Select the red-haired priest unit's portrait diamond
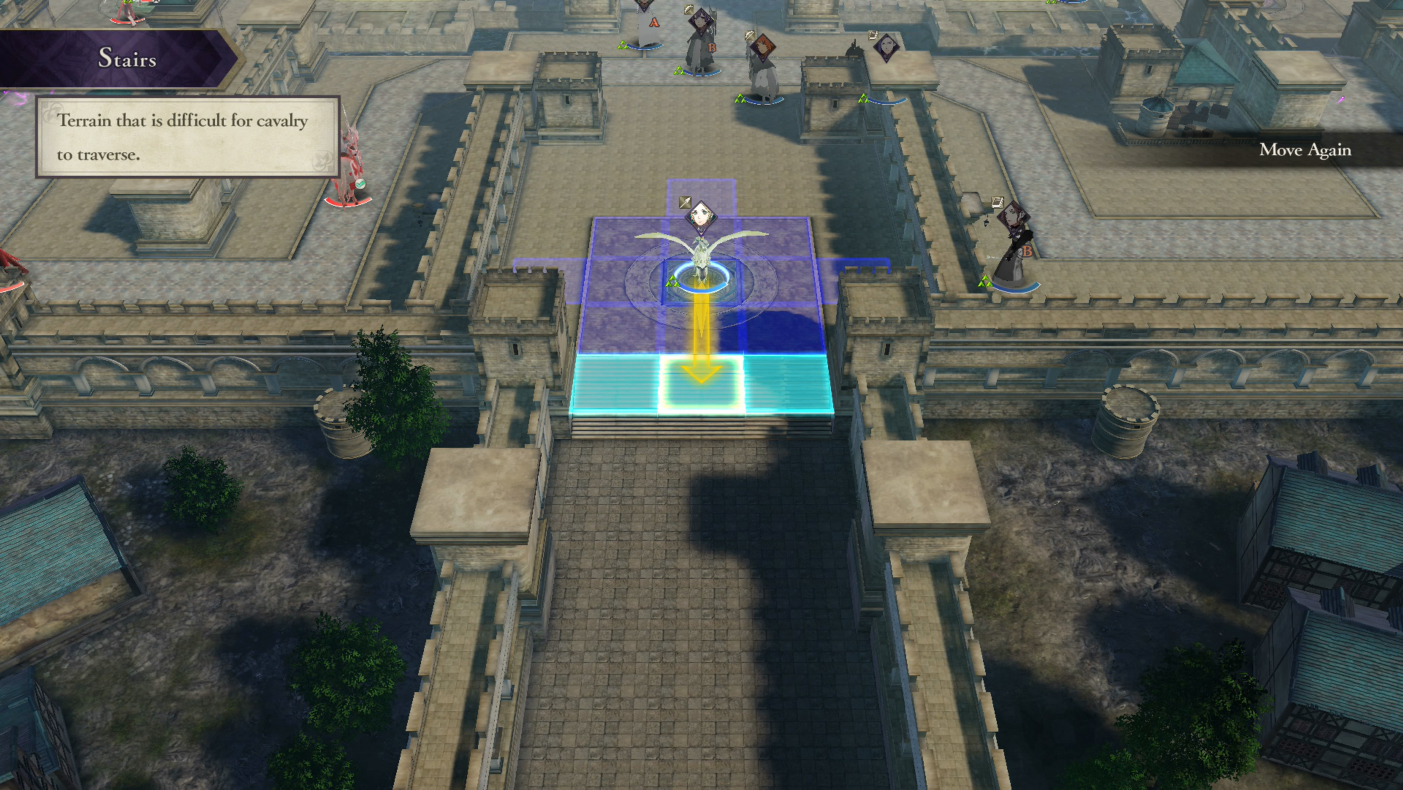Screen dimensions: 1403x790 tap(763, 49)
